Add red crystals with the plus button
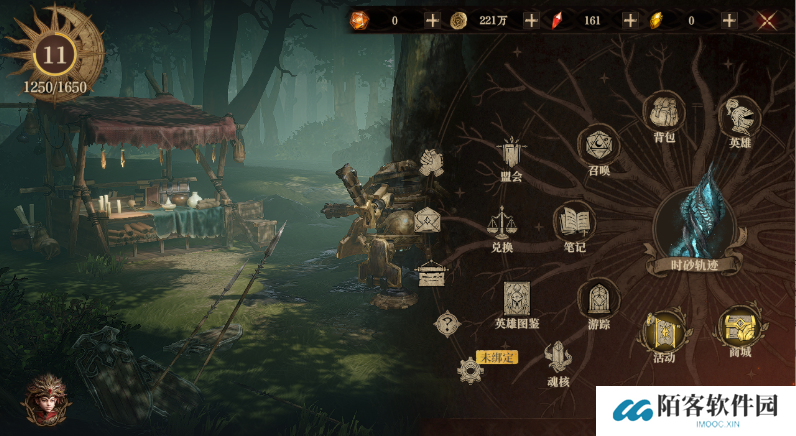 pos(629,20)
